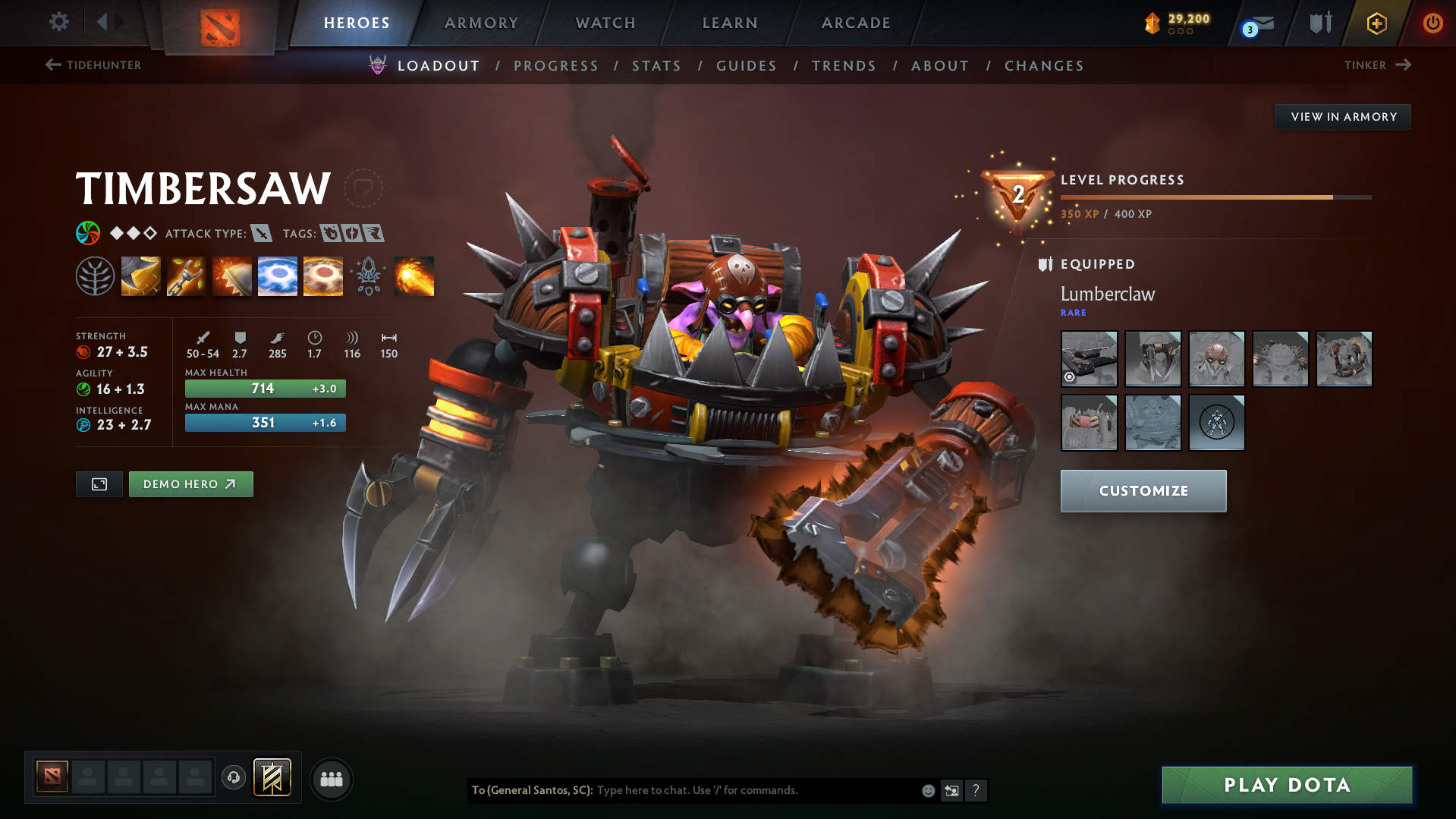Viewport: 1456px width, 819px height.
Task: Click the Aghanim's Shard upgrade icon
Action: click(x=368, y=276)
